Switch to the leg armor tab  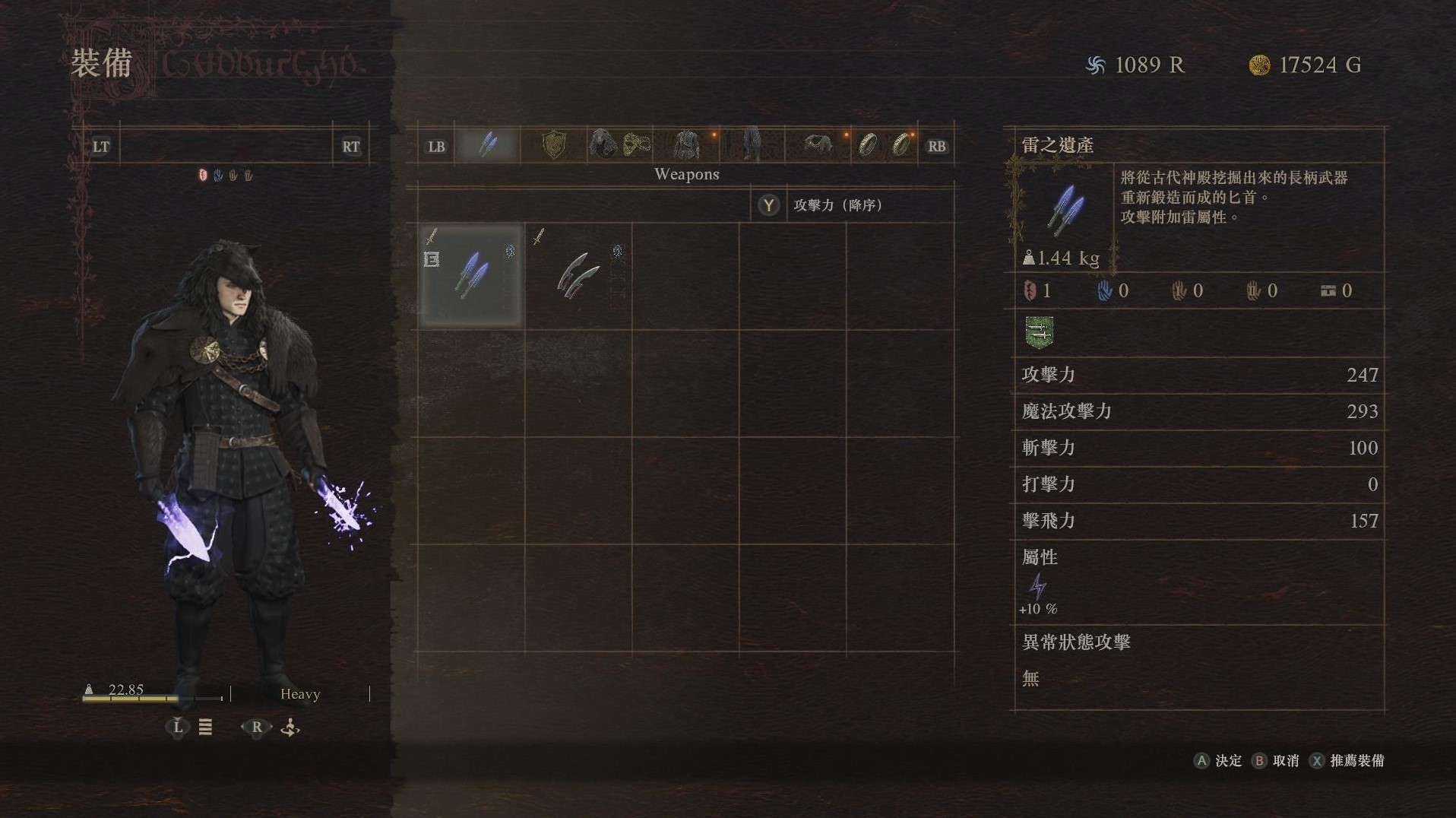pos(752,144)
